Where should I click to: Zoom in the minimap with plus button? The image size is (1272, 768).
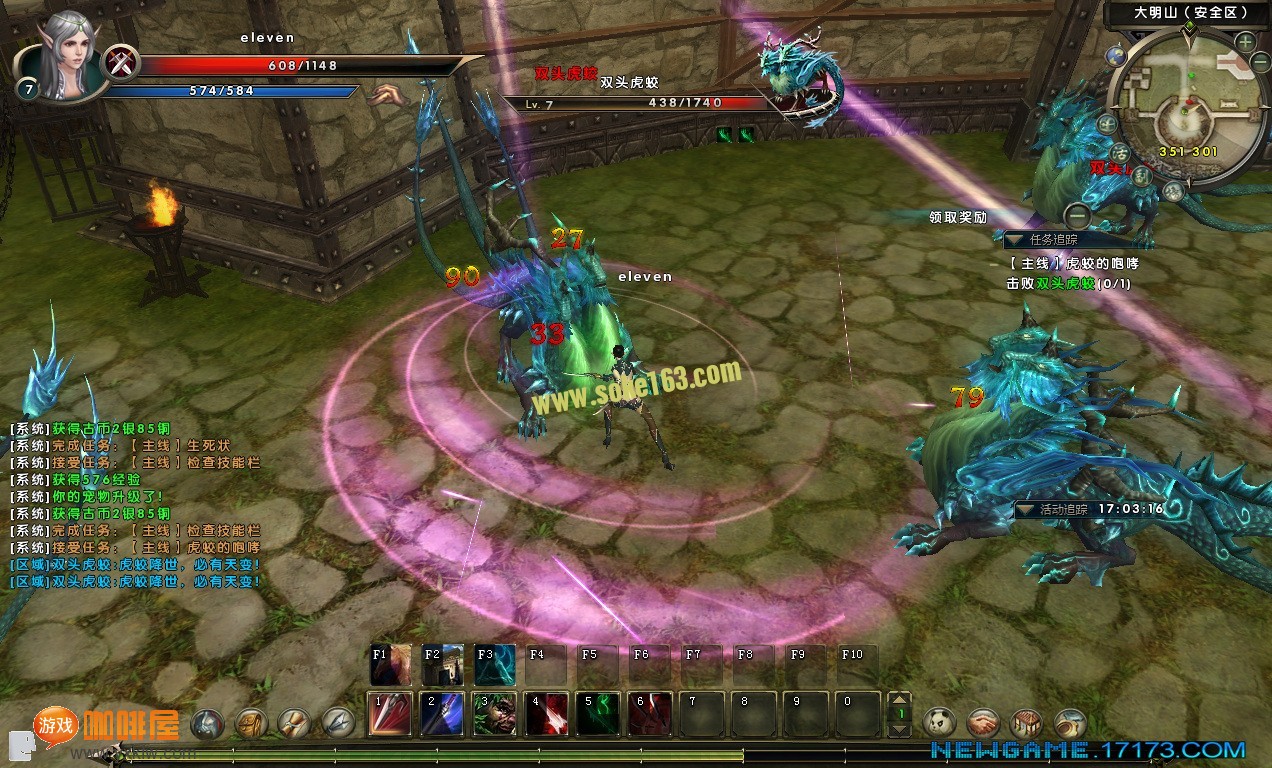(1245, 43)
